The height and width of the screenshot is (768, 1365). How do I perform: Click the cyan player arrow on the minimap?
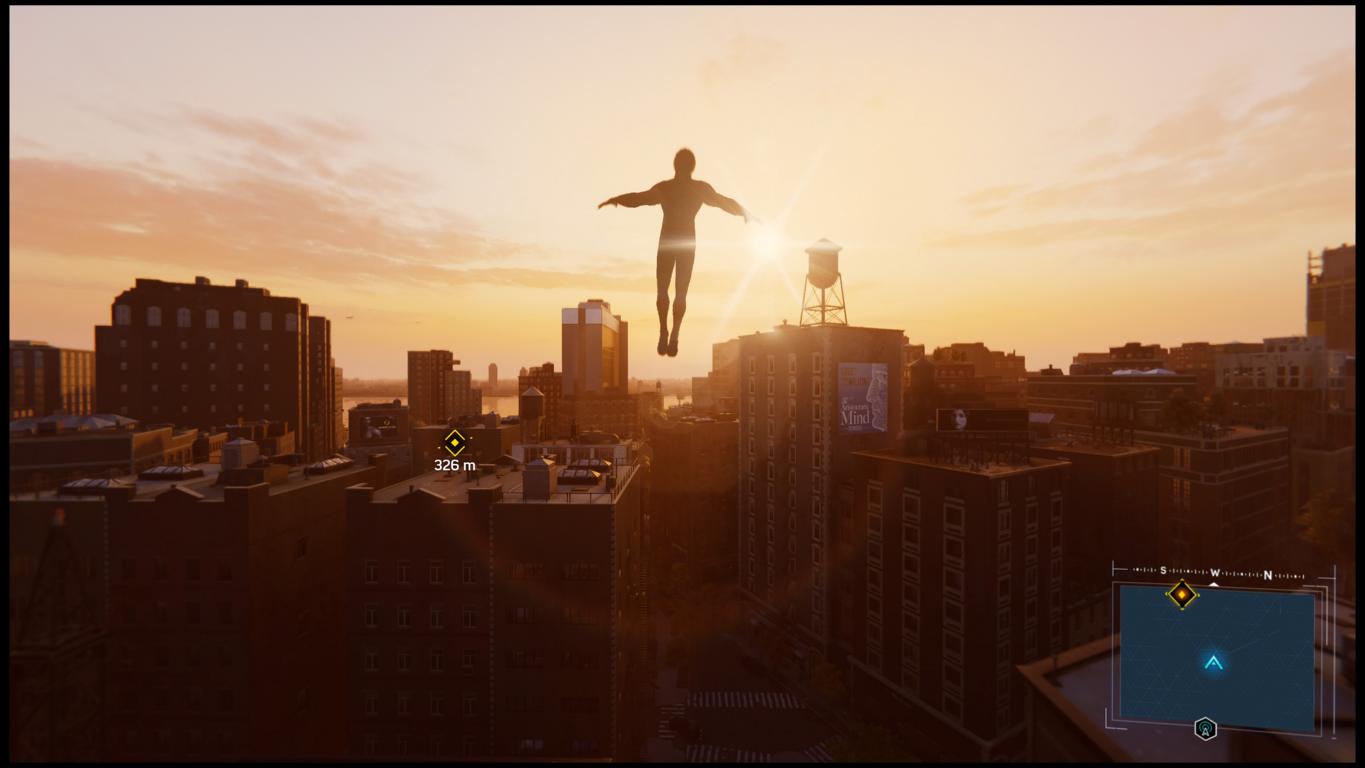point(1213,662)
